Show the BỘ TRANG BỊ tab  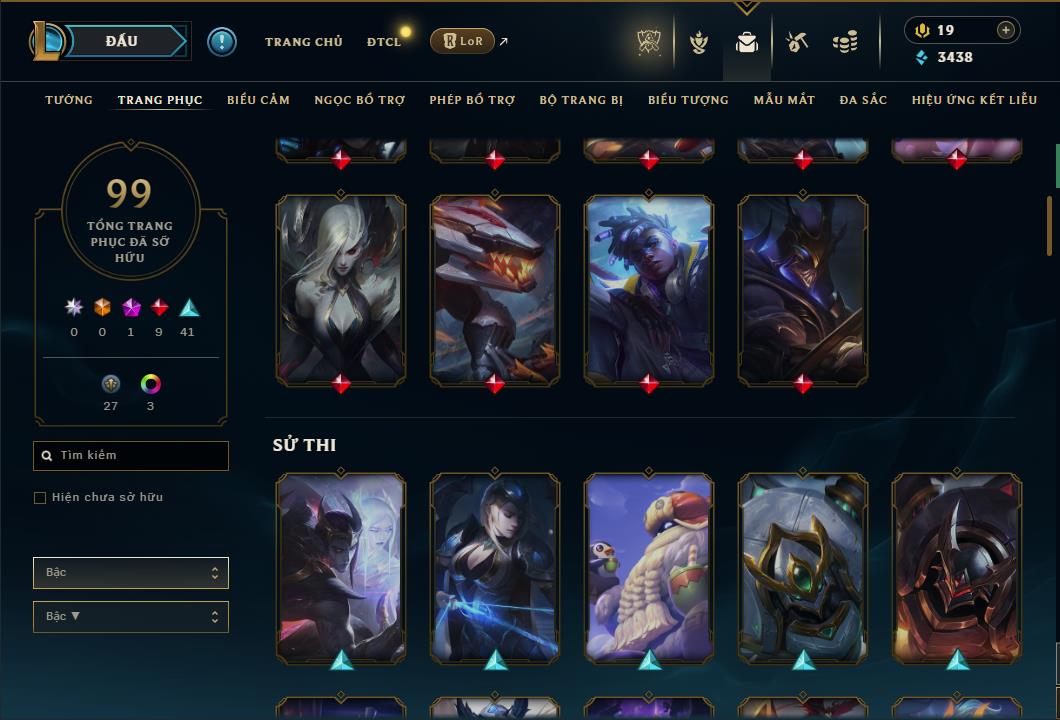(x=581, y=100)
